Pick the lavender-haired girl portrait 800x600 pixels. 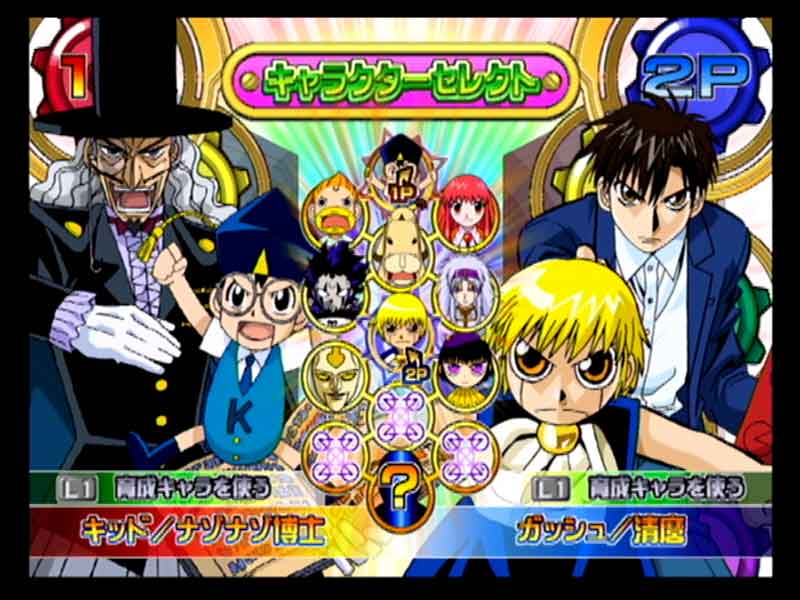coord(465,289)
